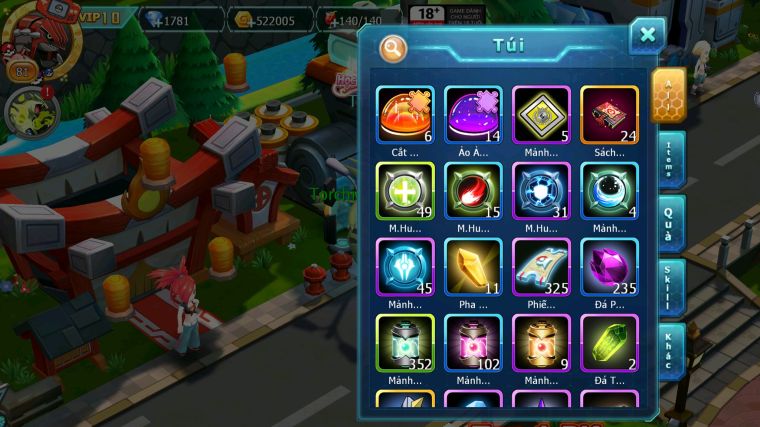Choose the ticket Phiế item with 325

click(x=541, y=267)
